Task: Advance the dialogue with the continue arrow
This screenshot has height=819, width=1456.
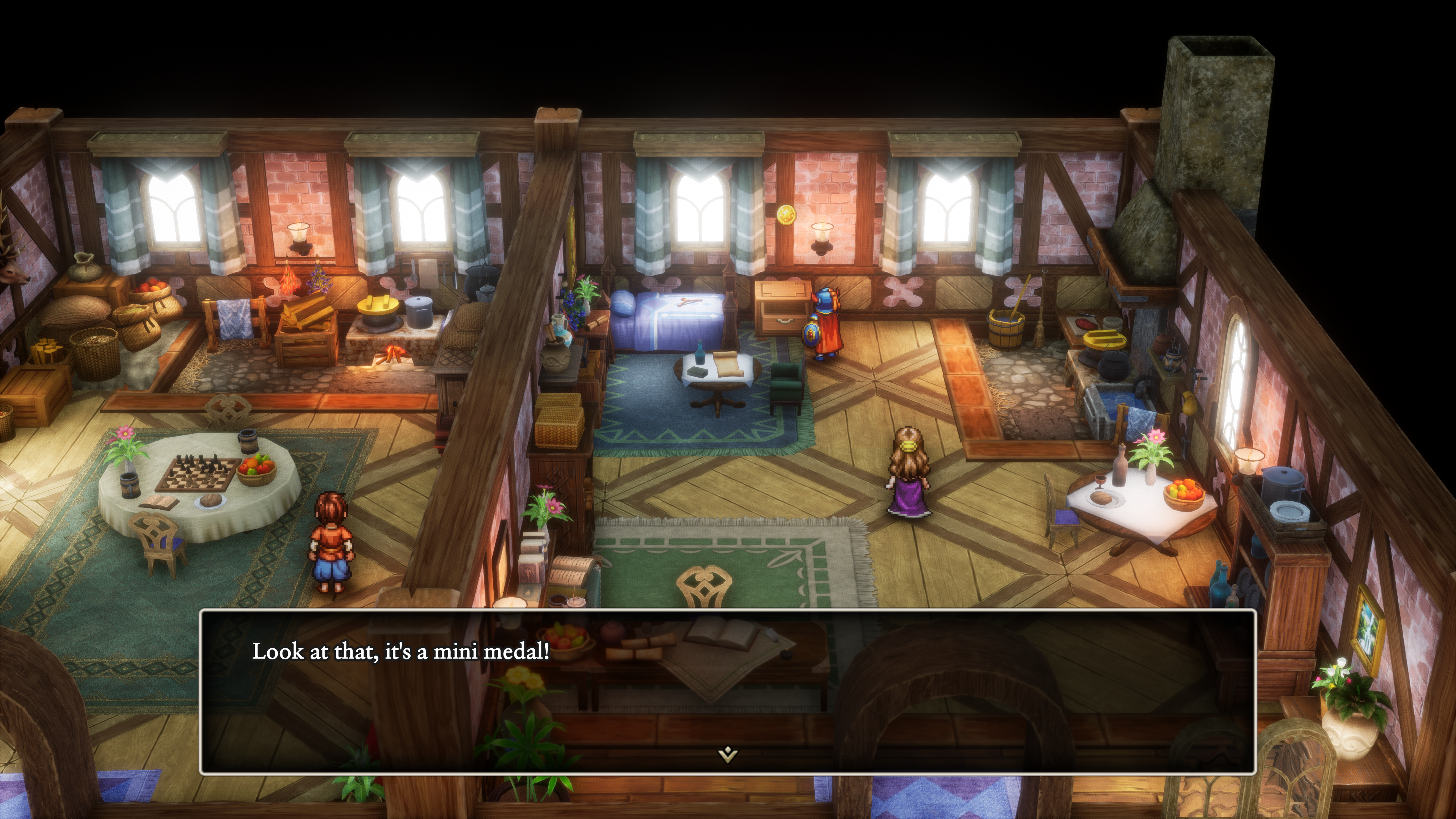Action: (728, 754)
